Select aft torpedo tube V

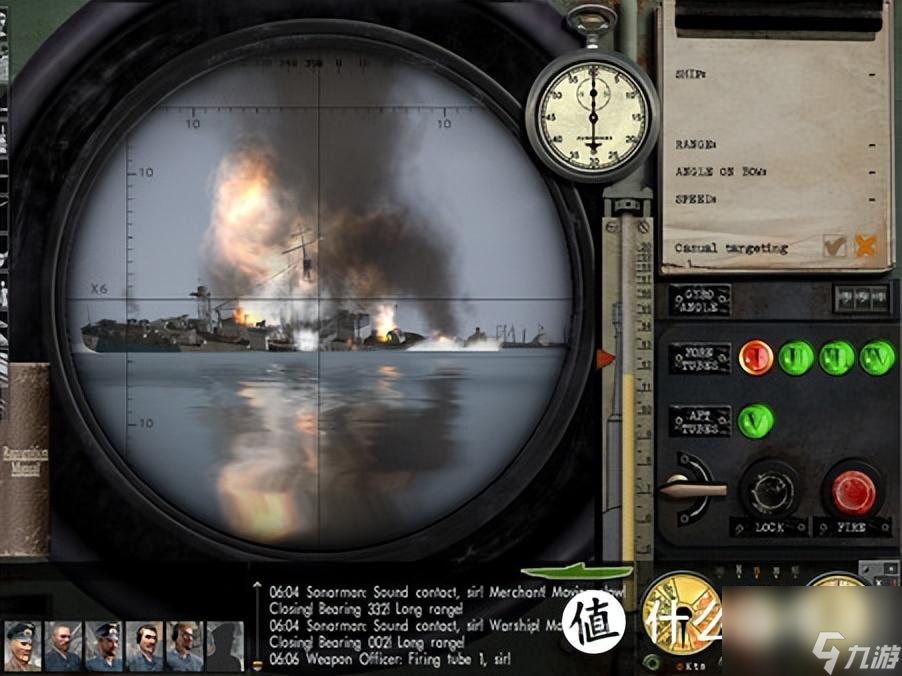click(x=756, y=420)
